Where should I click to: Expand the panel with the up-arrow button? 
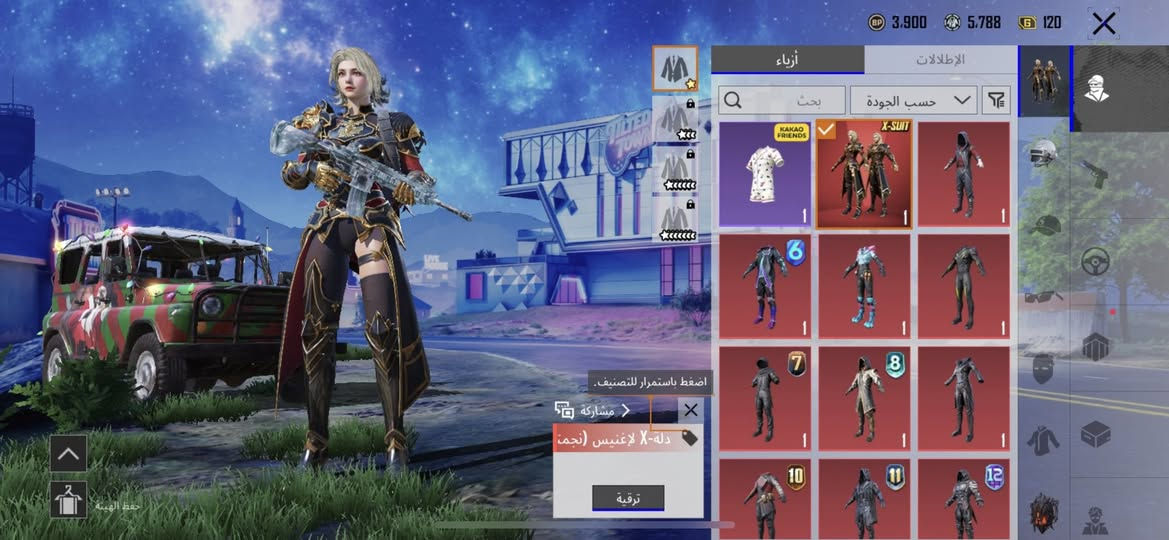(x=68, y=453)
